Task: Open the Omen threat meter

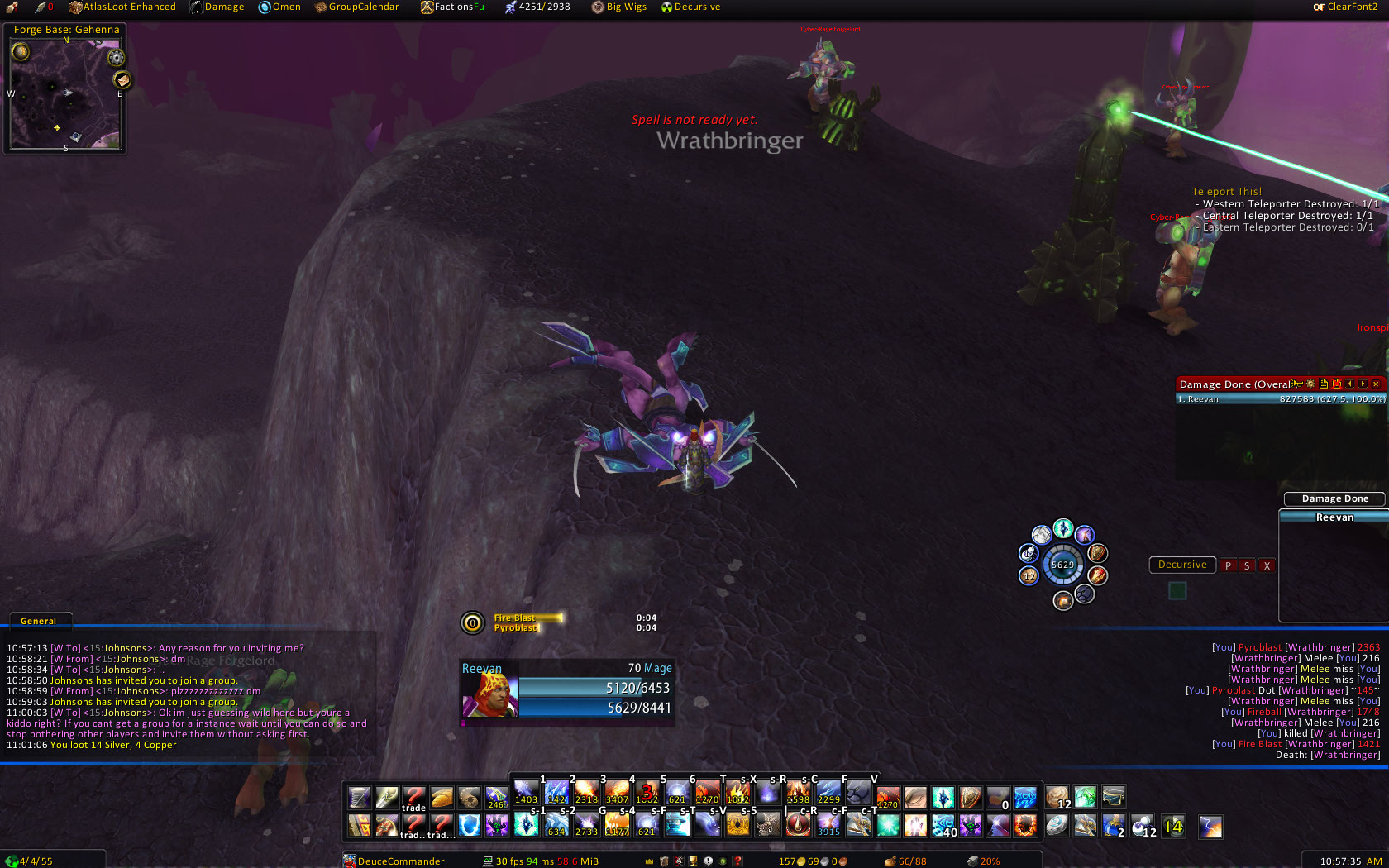Action: 279,7
